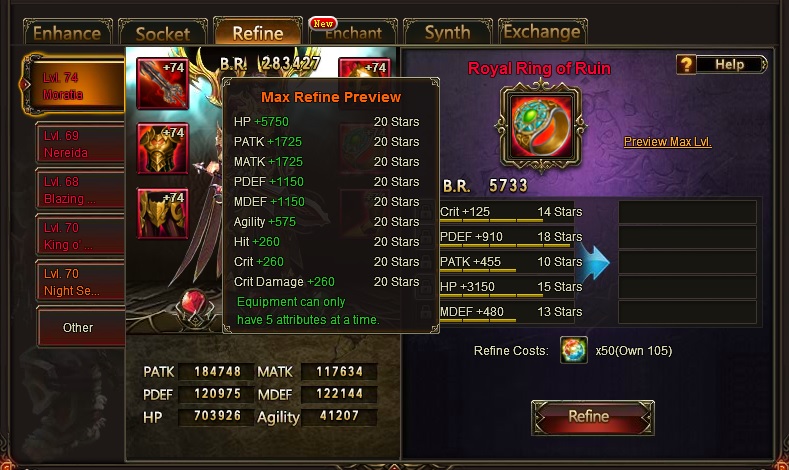Click the Preview Max Lvl. link
Viewport: 789px width, 470px height.
pyautogui.click(x=668, y=142)
